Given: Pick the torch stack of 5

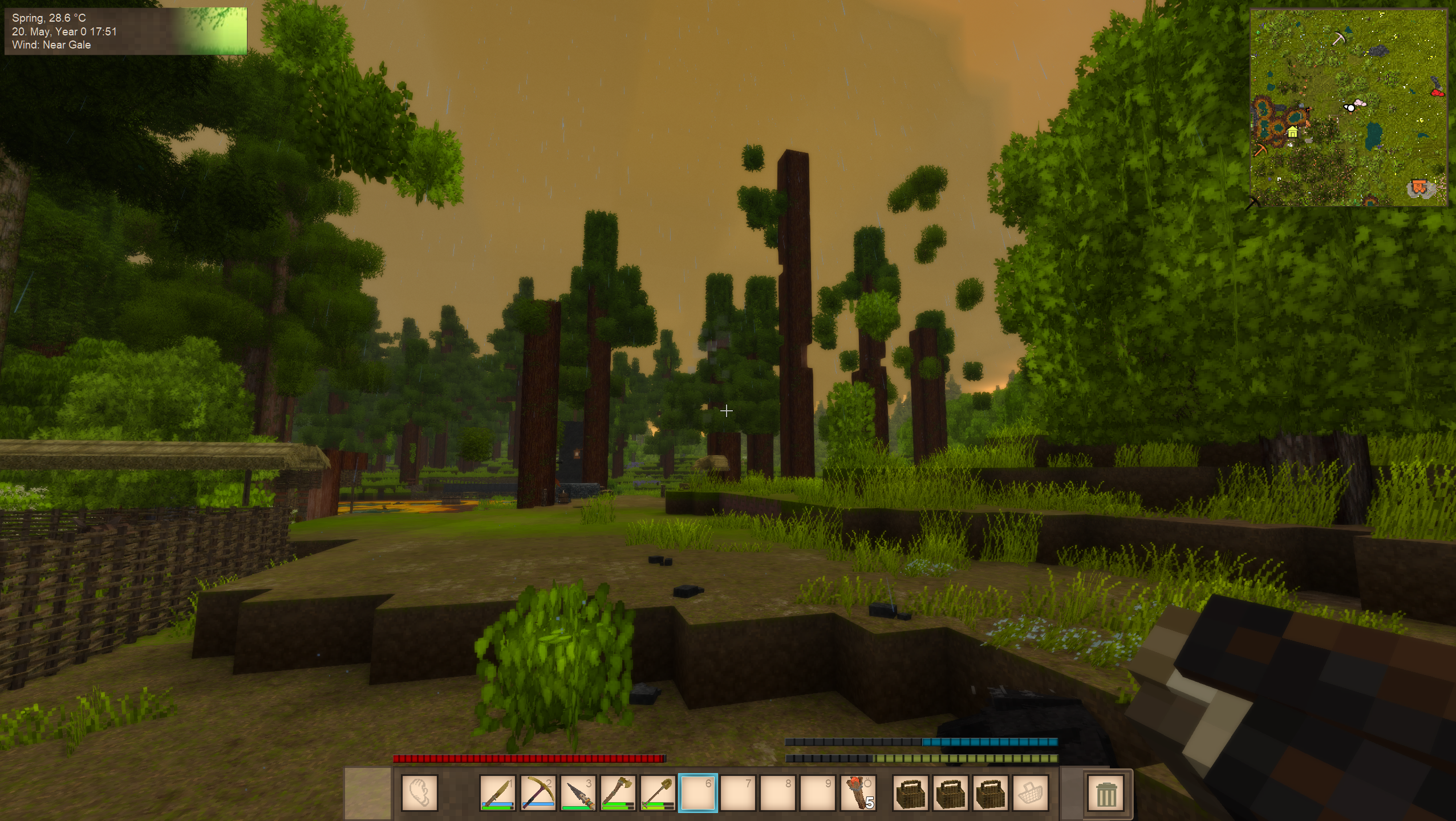Looking at the screenshot, I should 858,792.
